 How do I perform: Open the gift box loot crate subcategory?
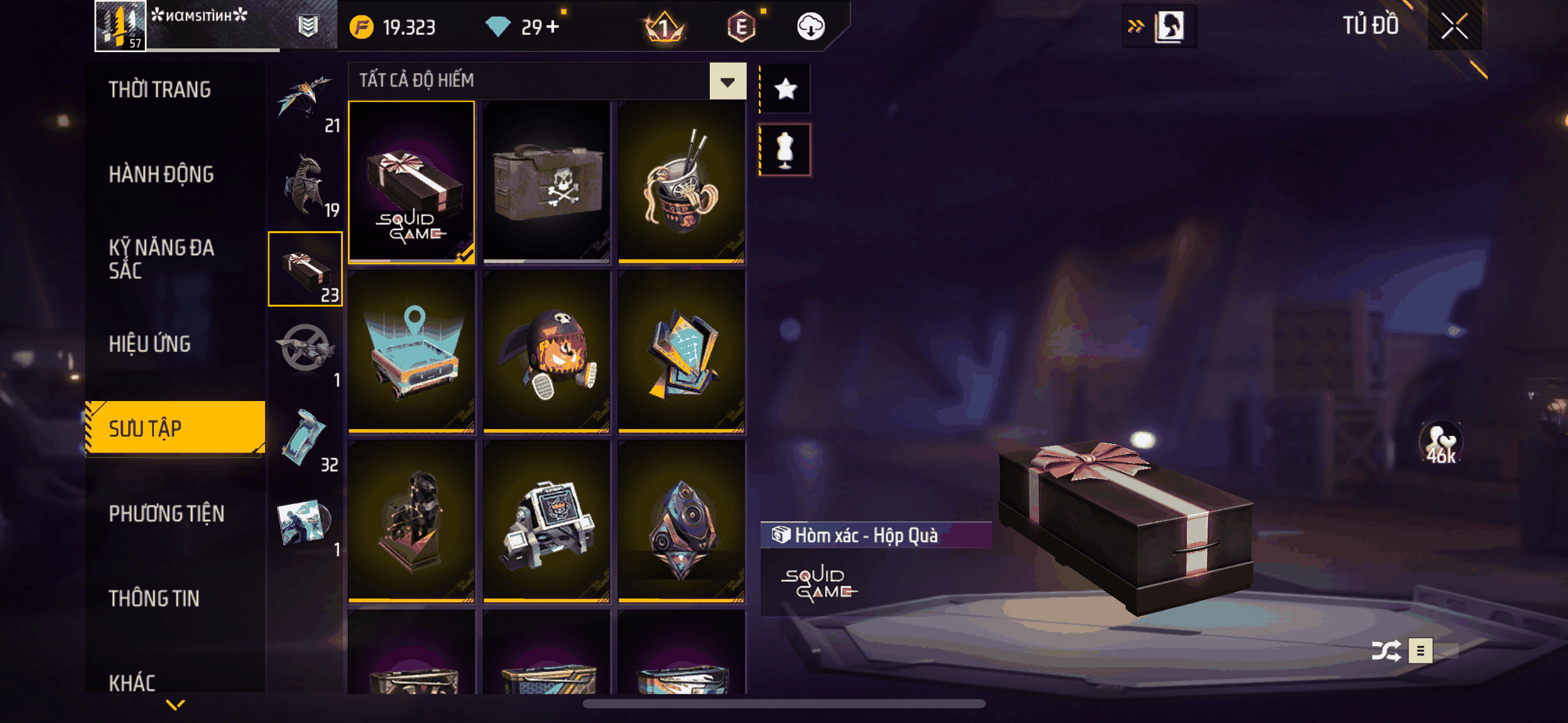coord(306,269)
